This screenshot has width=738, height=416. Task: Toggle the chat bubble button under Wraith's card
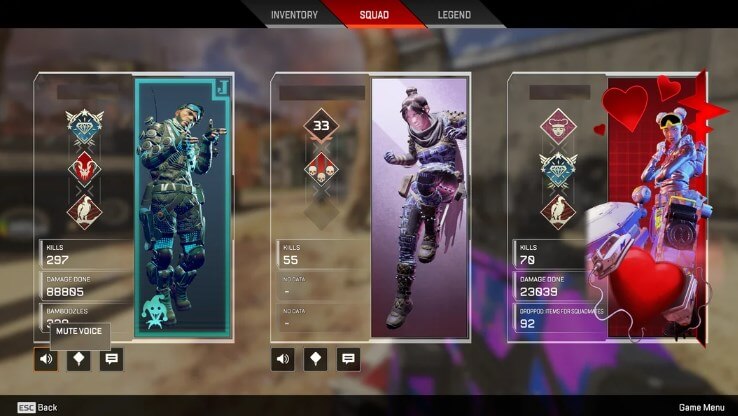click(349, 360)
